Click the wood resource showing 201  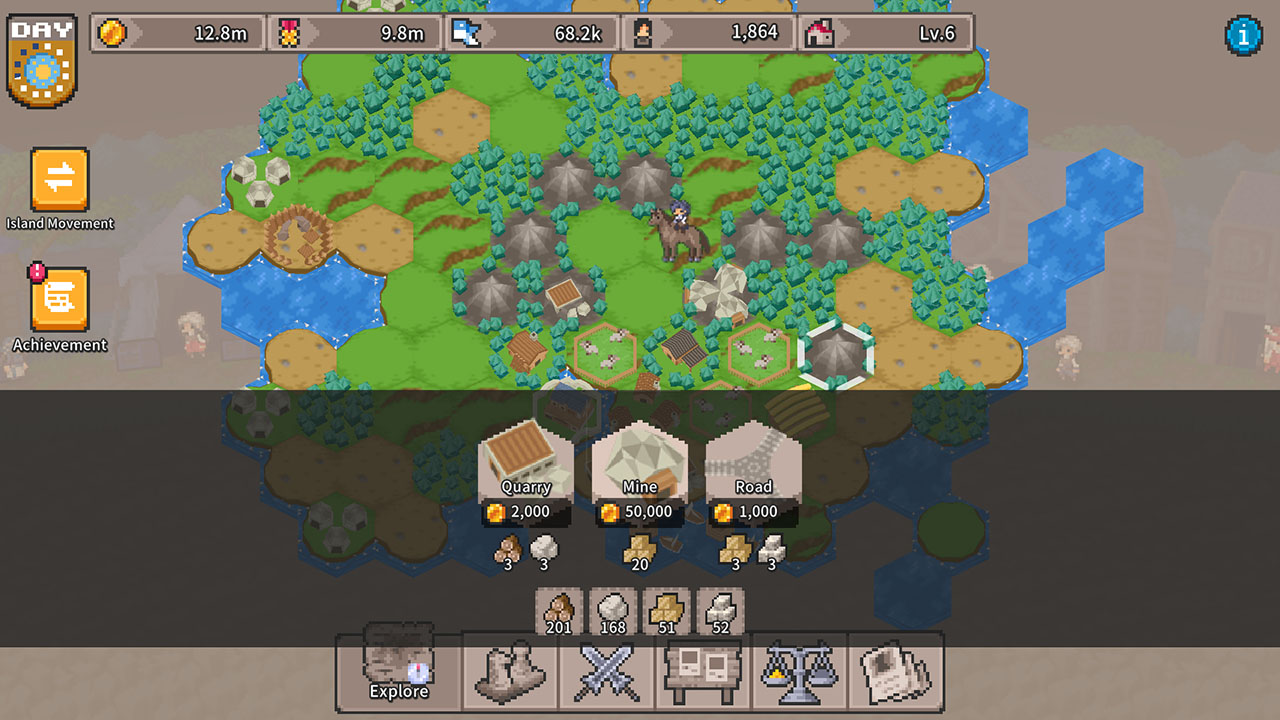click(557, 611)
